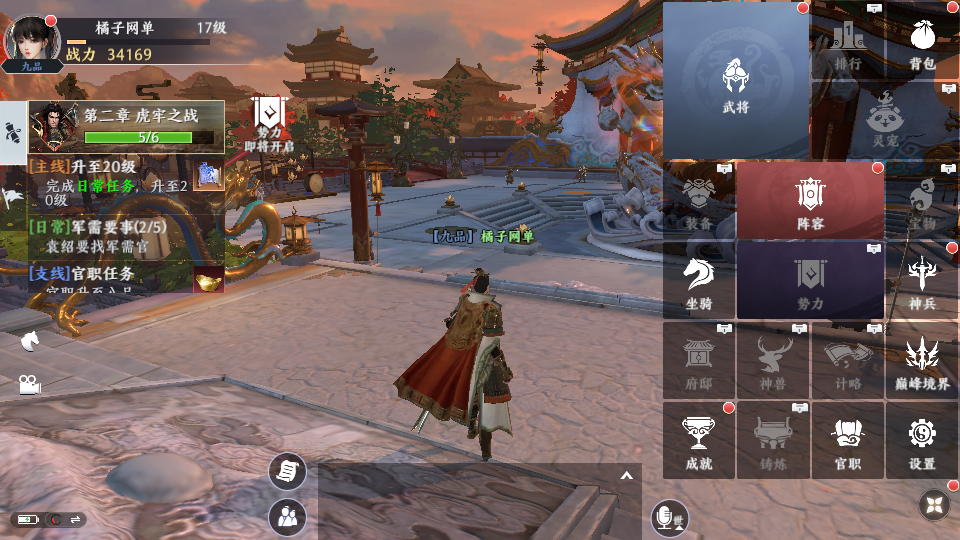The height and width of the screenshot is (540, 960).
Task: Open the 背包 bag
Action: point(921,47)
